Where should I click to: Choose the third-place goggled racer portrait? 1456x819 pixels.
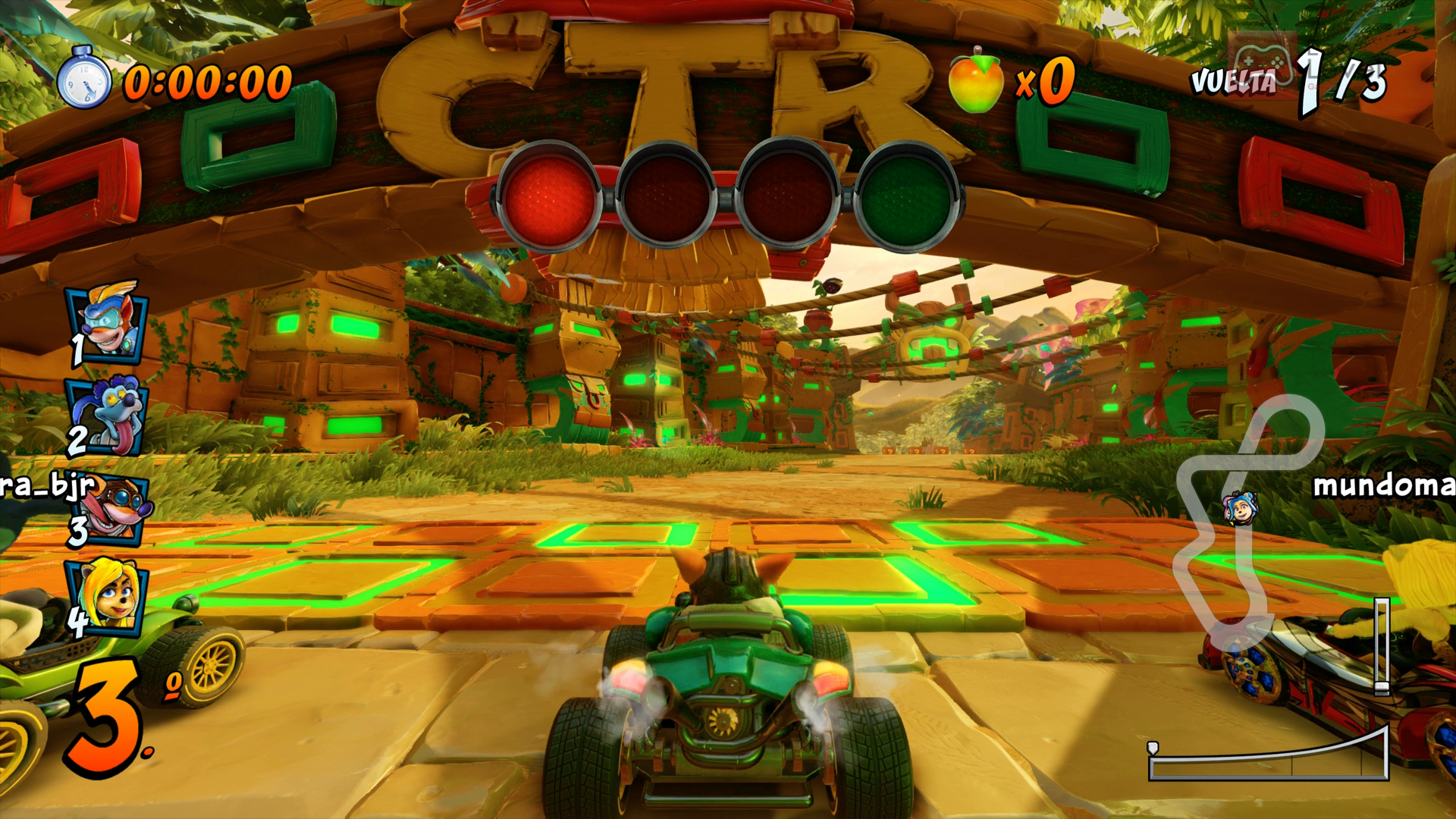114,509
